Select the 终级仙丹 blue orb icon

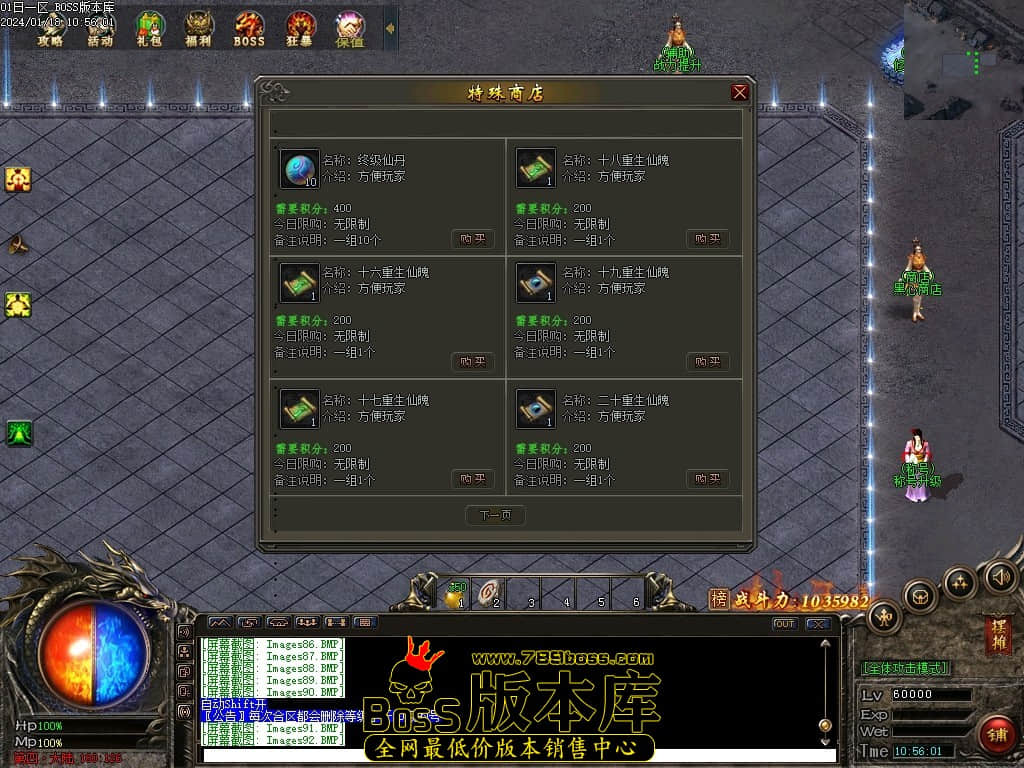click(x=299, y=169)
